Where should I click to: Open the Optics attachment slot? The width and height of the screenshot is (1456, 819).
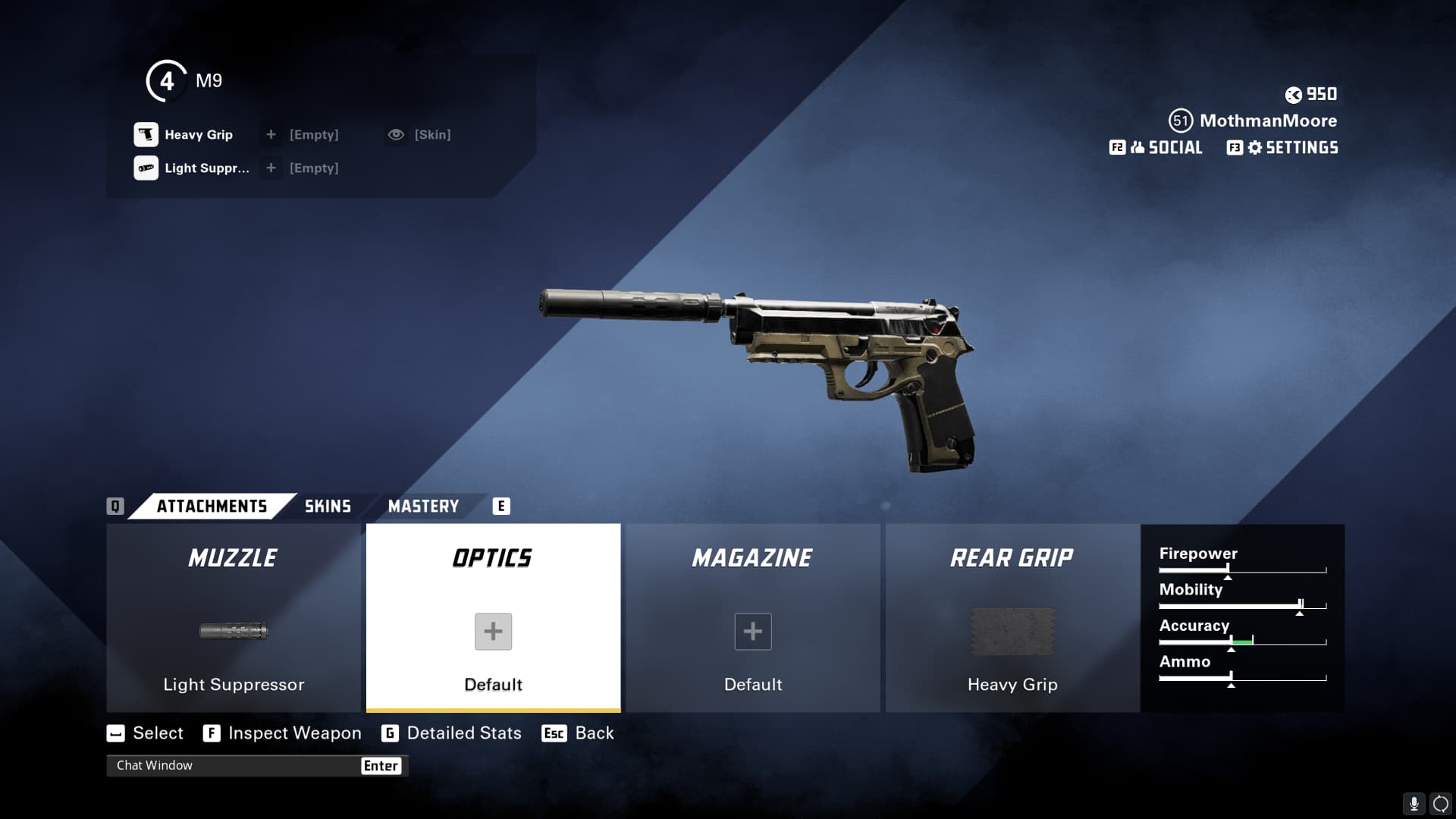(x=493, y=618)
